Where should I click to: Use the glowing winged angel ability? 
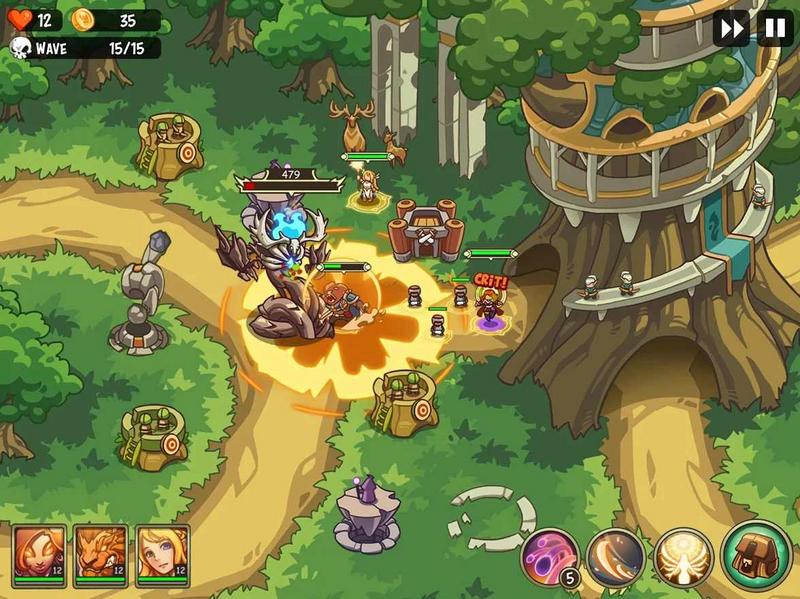pyautogui.click(x=683, y=558)
